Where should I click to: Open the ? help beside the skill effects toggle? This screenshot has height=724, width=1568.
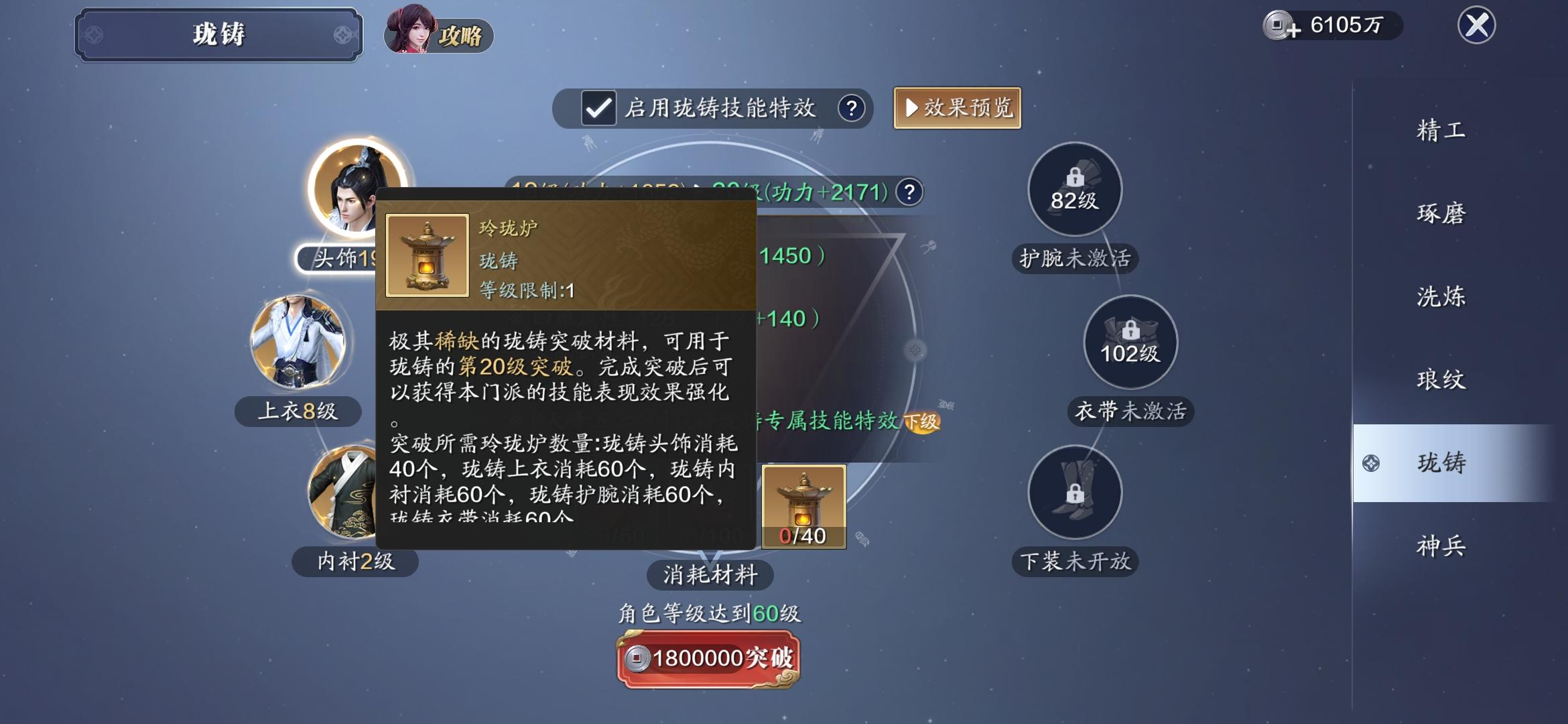[852, 107]
